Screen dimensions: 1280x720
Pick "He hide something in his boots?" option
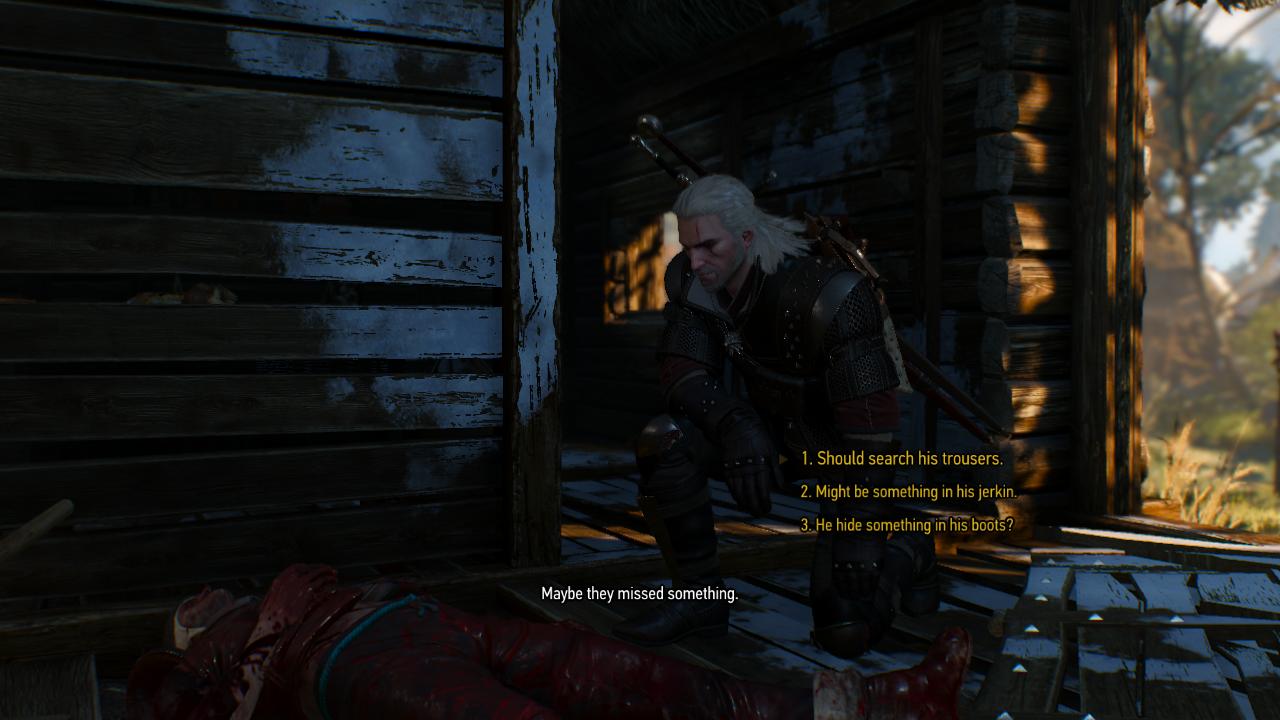point(907,525)
